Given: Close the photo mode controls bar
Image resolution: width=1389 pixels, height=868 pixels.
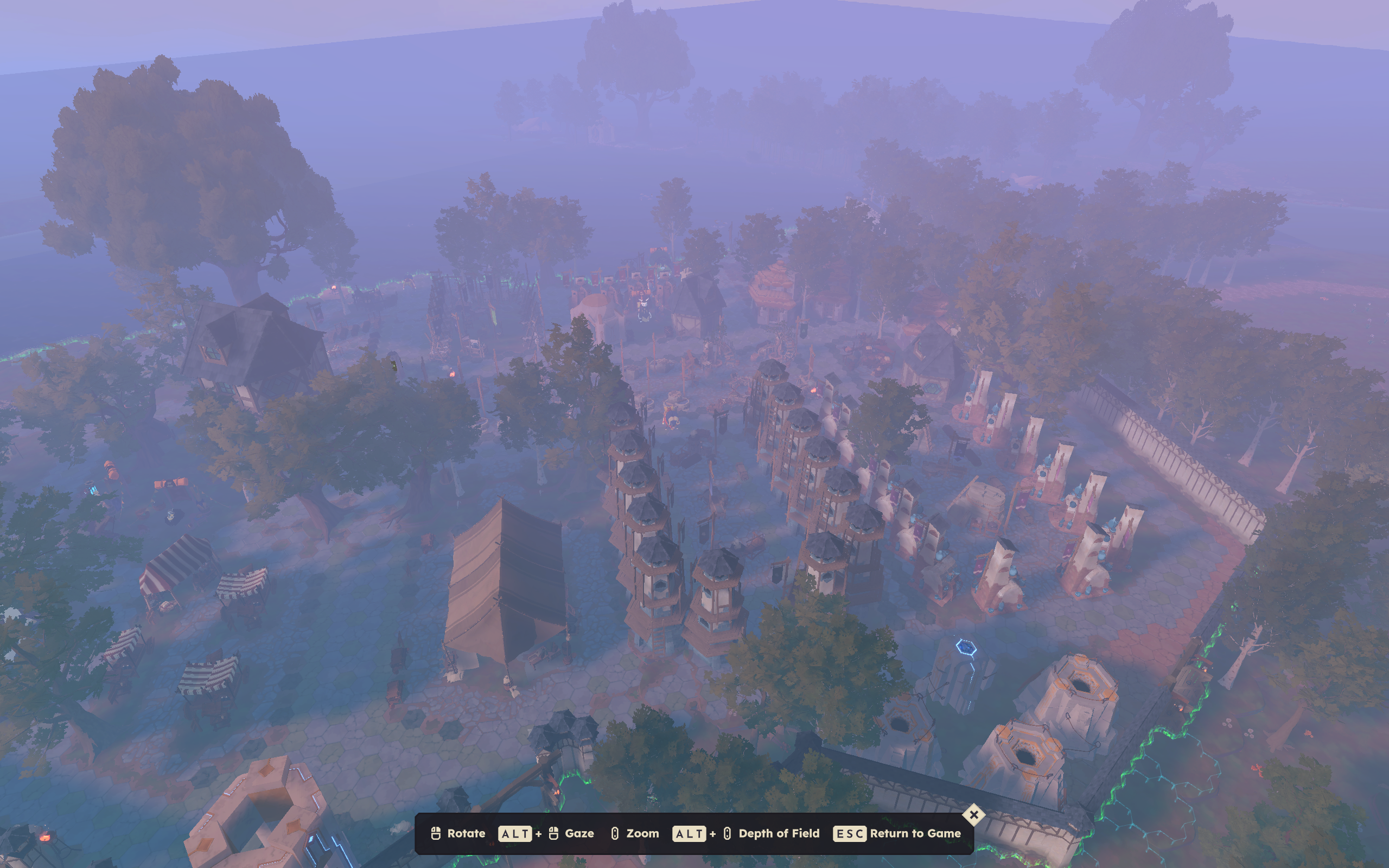Looking at the screenshot, I should tap(973, 814).
